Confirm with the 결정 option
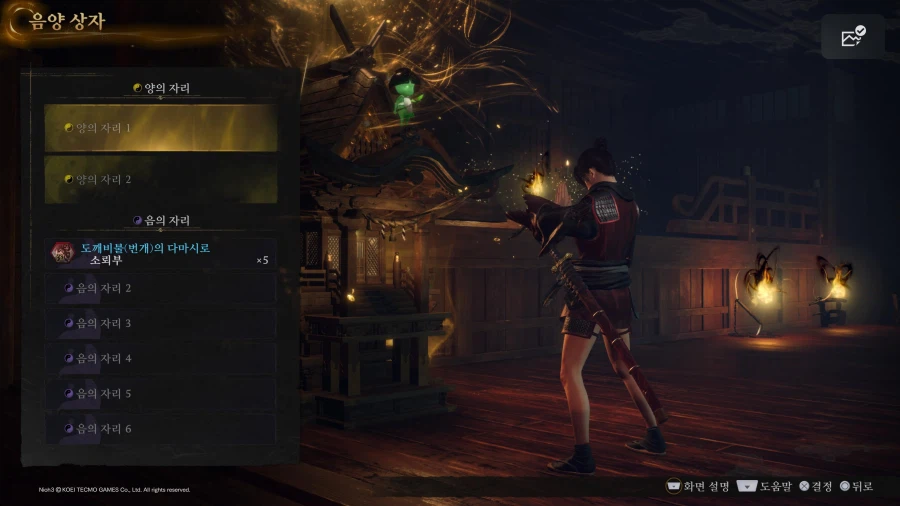This screenshot has height=506, width=900. (815, 486)
